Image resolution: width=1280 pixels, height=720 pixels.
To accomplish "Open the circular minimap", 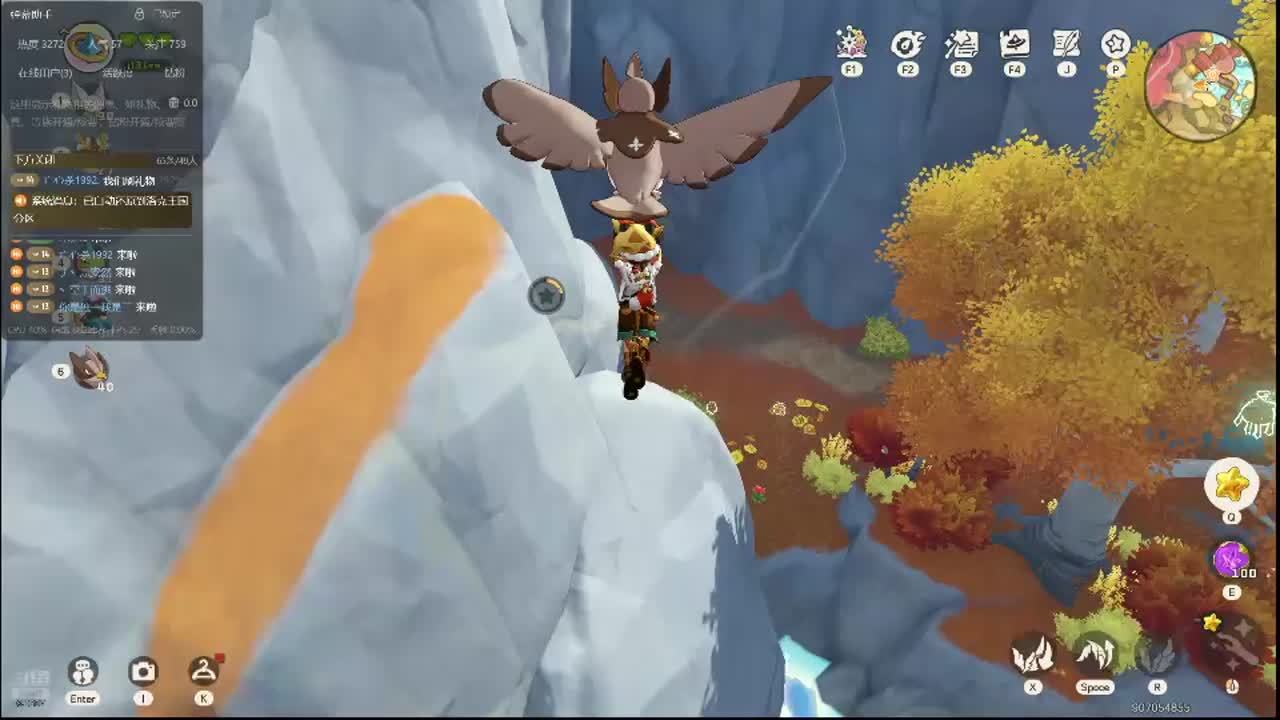I will pyautogui.click(x=1200, y=85).
